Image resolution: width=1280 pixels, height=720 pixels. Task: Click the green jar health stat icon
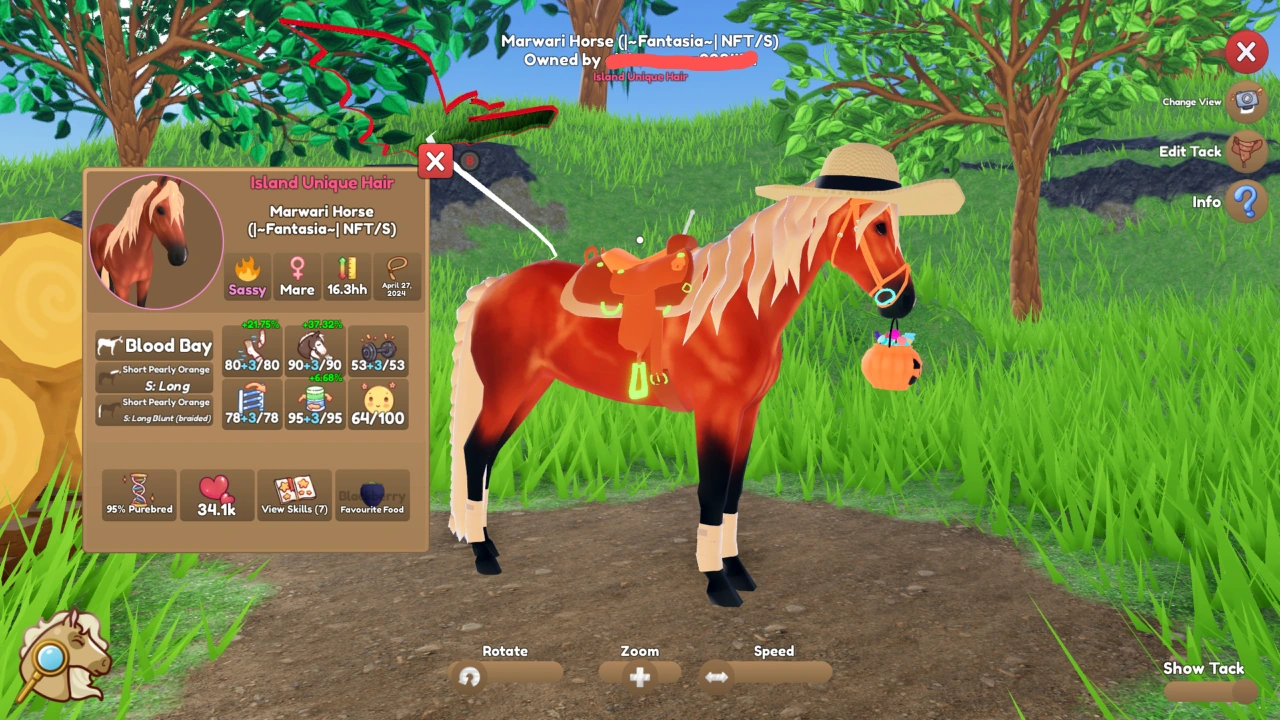tap(316, 403)
